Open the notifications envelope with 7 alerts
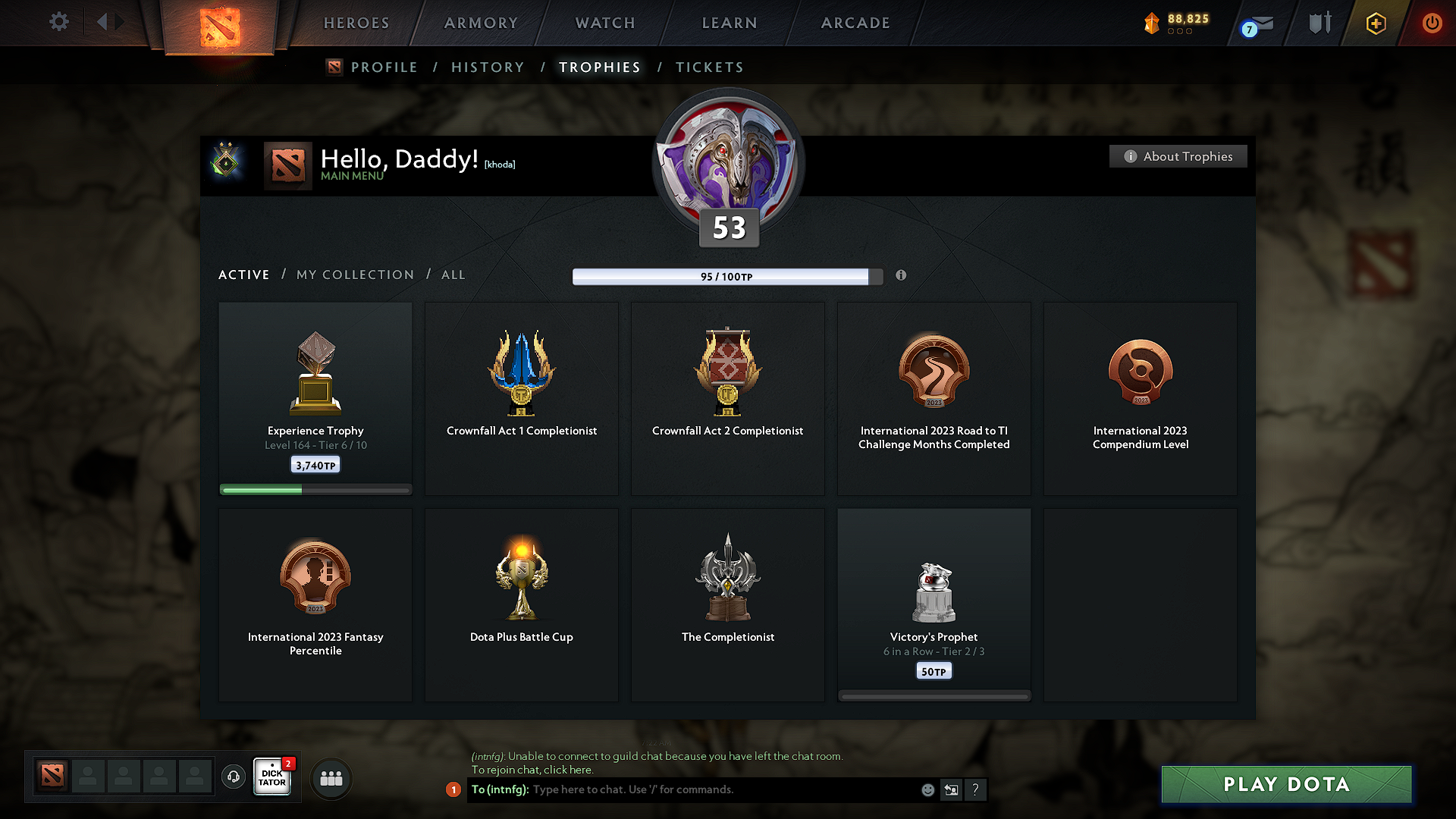The height and width of the screenshot is (819, 1456). point(1257,23)
